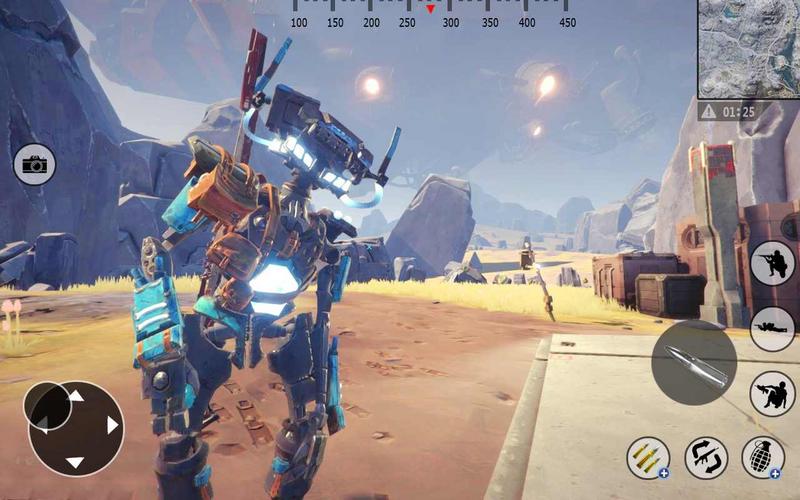Throw a grenade with the grenade icon
The width and height of the screenshot is (800, 500).
click(x=763, y=458)
